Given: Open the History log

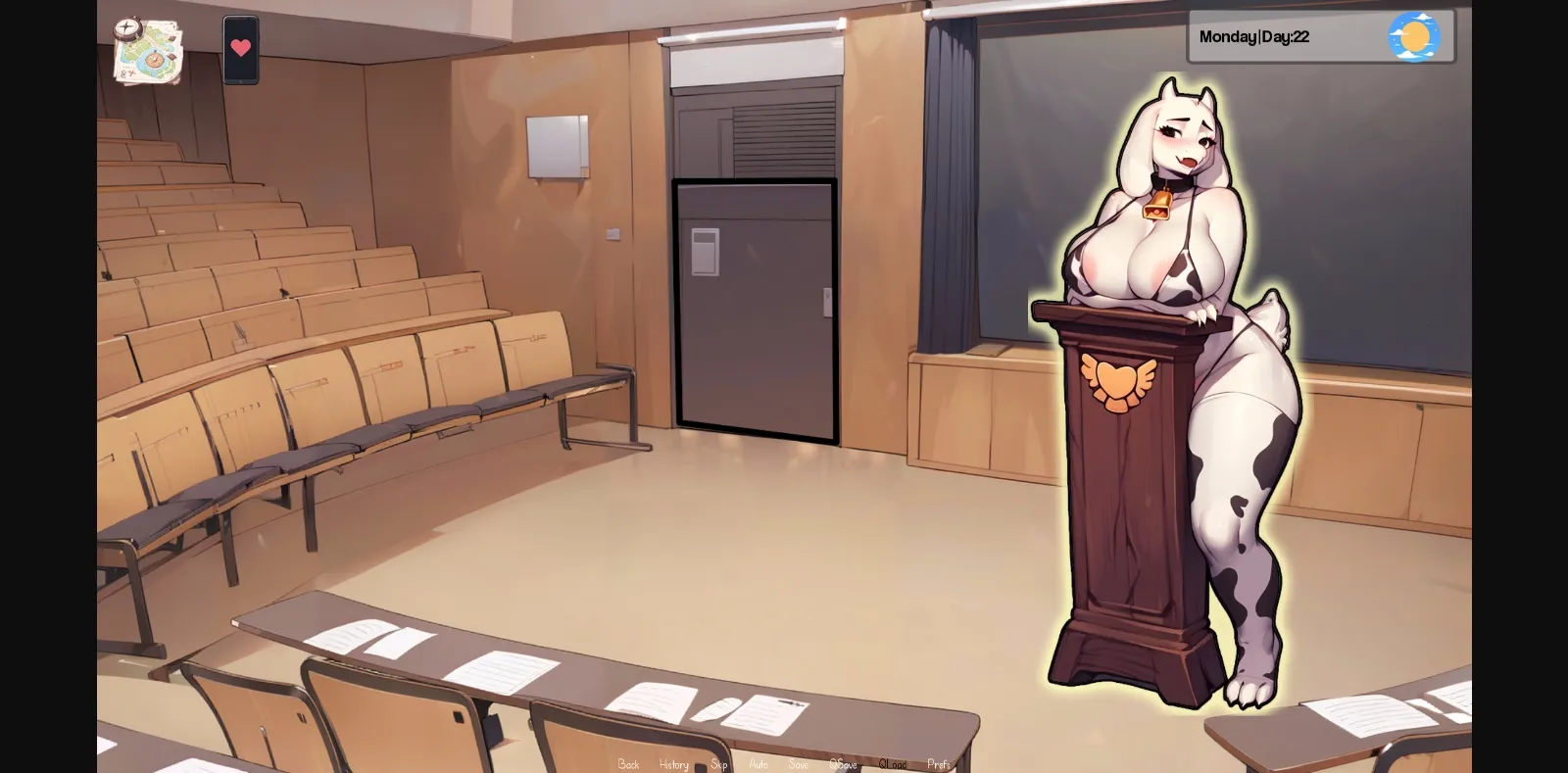Looking at the screenshot, I should point(673,764).
